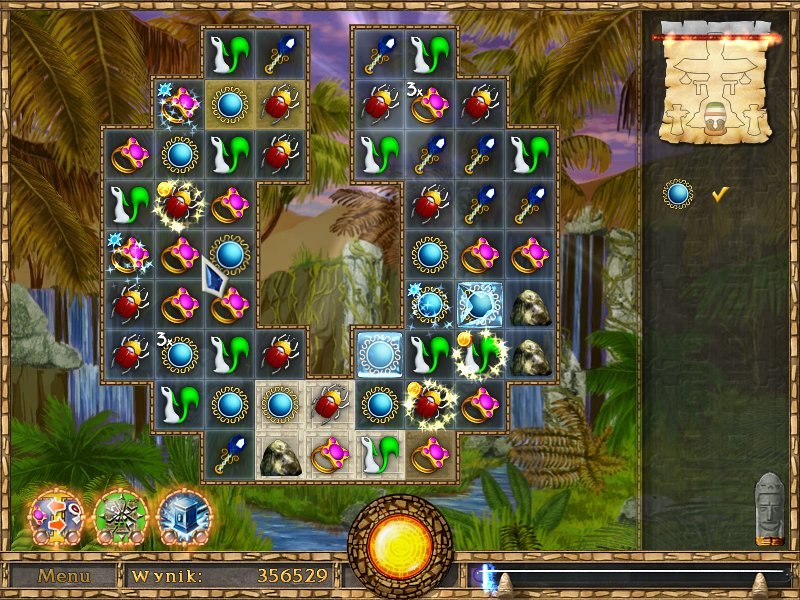
Task: Select the 3x pink ring tile
Action: 431,102
